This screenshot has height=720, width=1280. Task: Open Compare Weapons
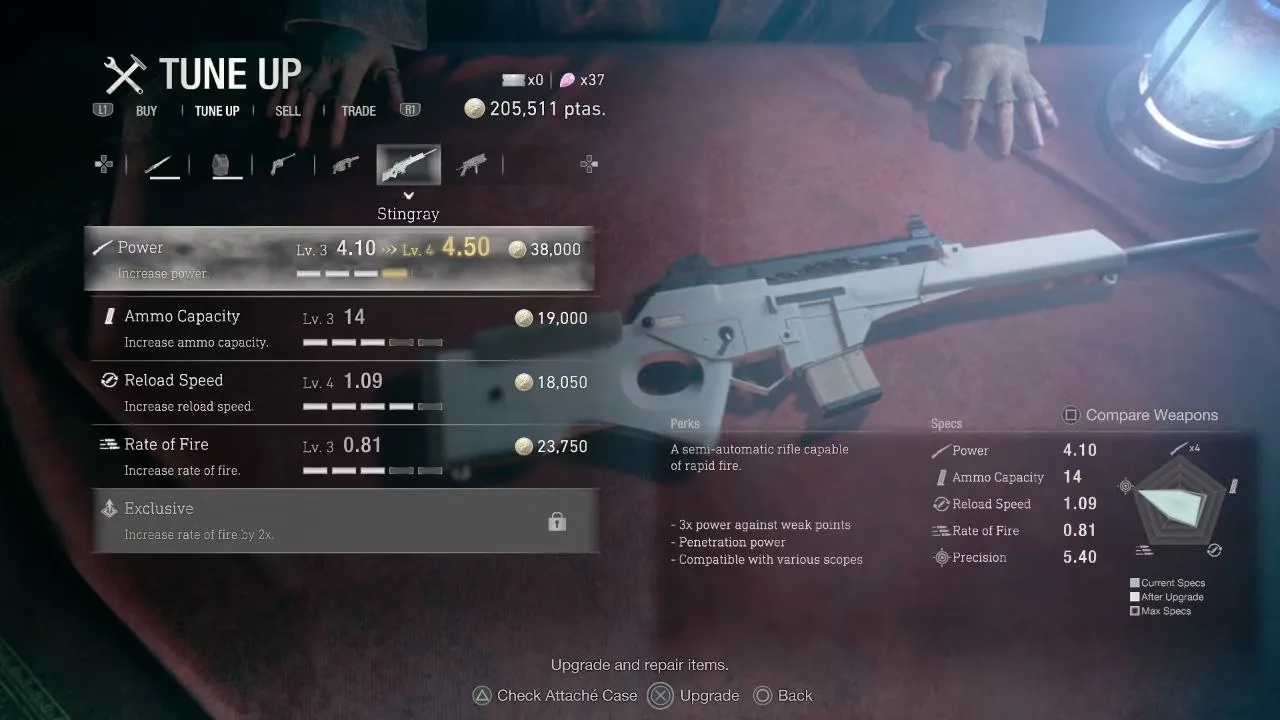1140,415
